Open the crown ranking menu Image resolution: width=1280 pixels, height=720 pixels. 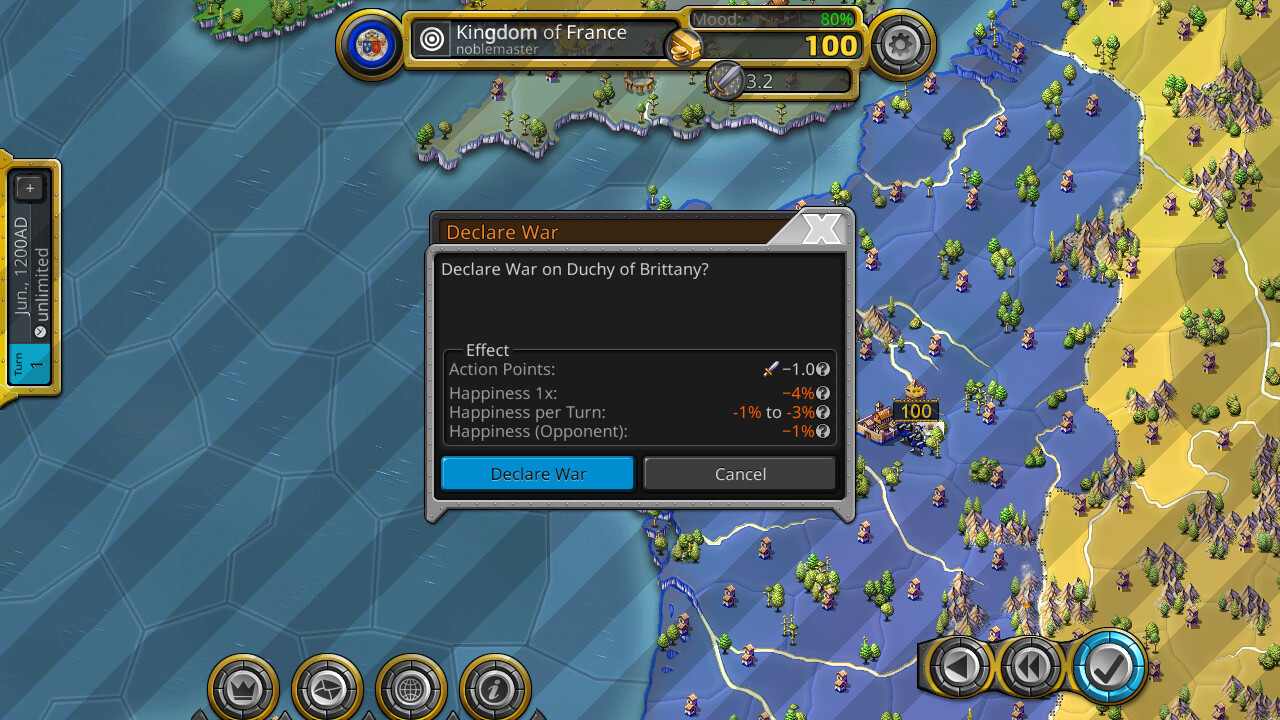pos(244,688)
